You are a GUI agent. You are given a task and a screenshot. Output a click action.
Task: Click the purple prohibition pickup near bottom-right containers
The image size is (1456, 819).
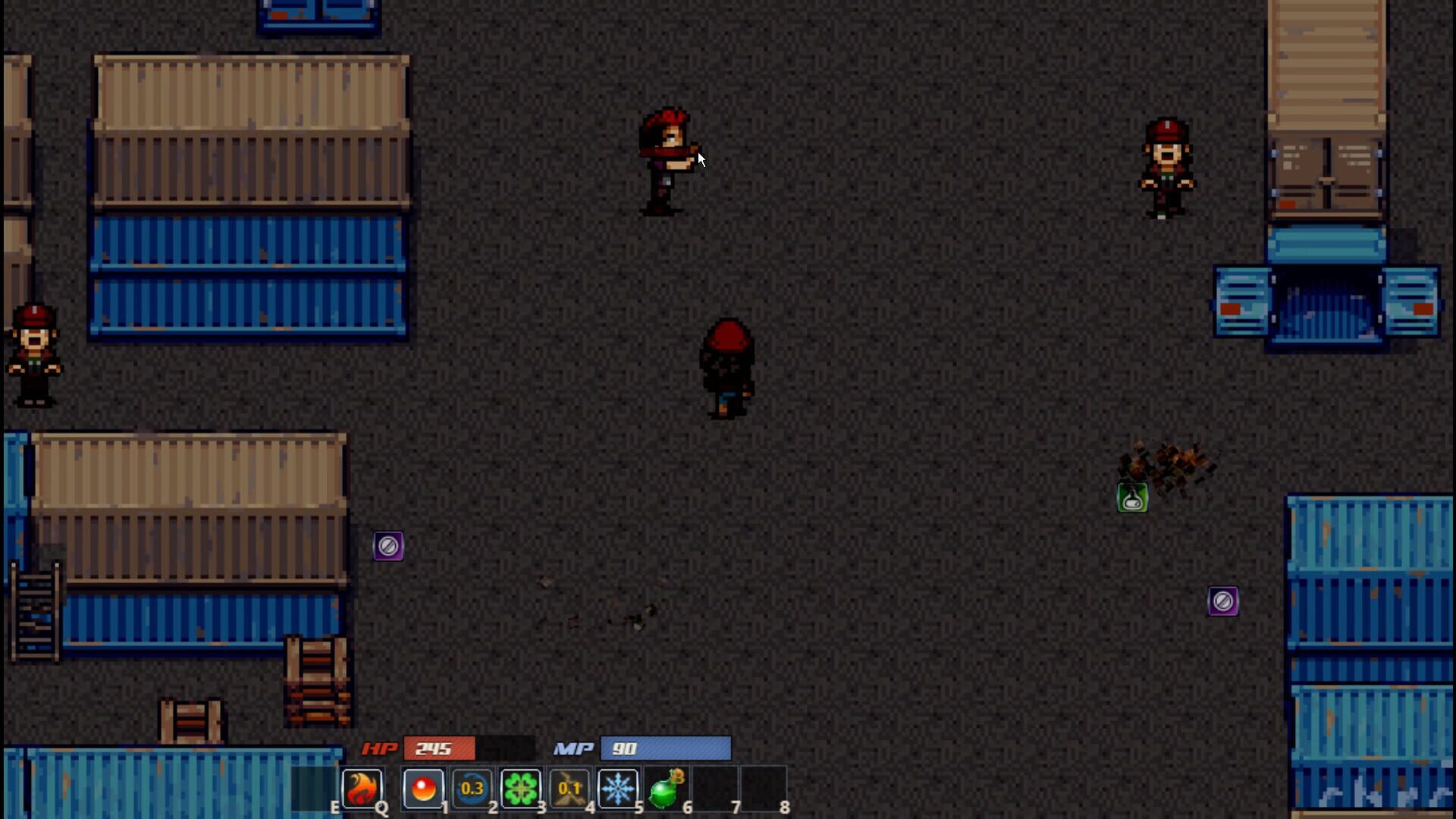click(x=1223, y=601)
